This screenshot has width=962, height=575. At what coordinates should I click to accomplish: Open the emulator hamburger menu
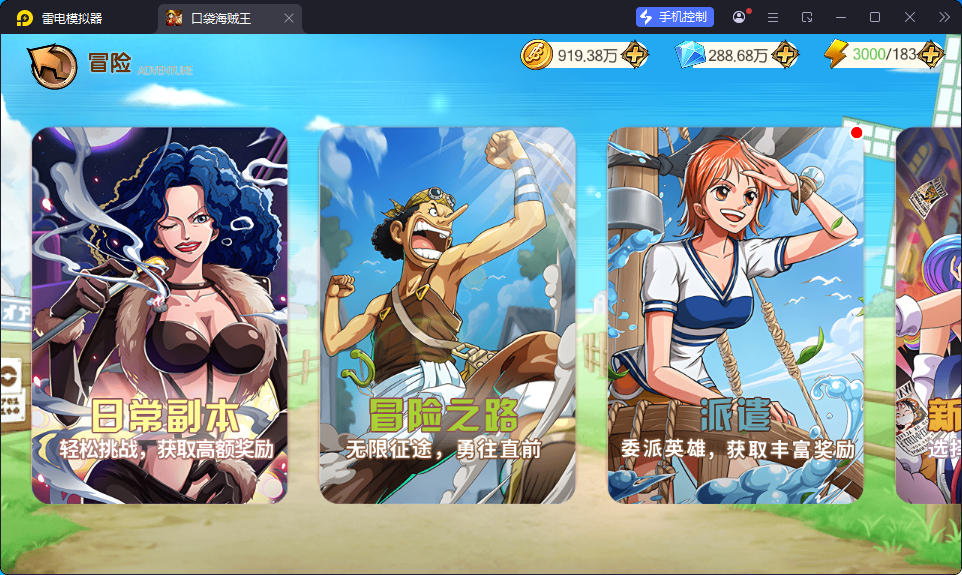(x=773, y=17)
